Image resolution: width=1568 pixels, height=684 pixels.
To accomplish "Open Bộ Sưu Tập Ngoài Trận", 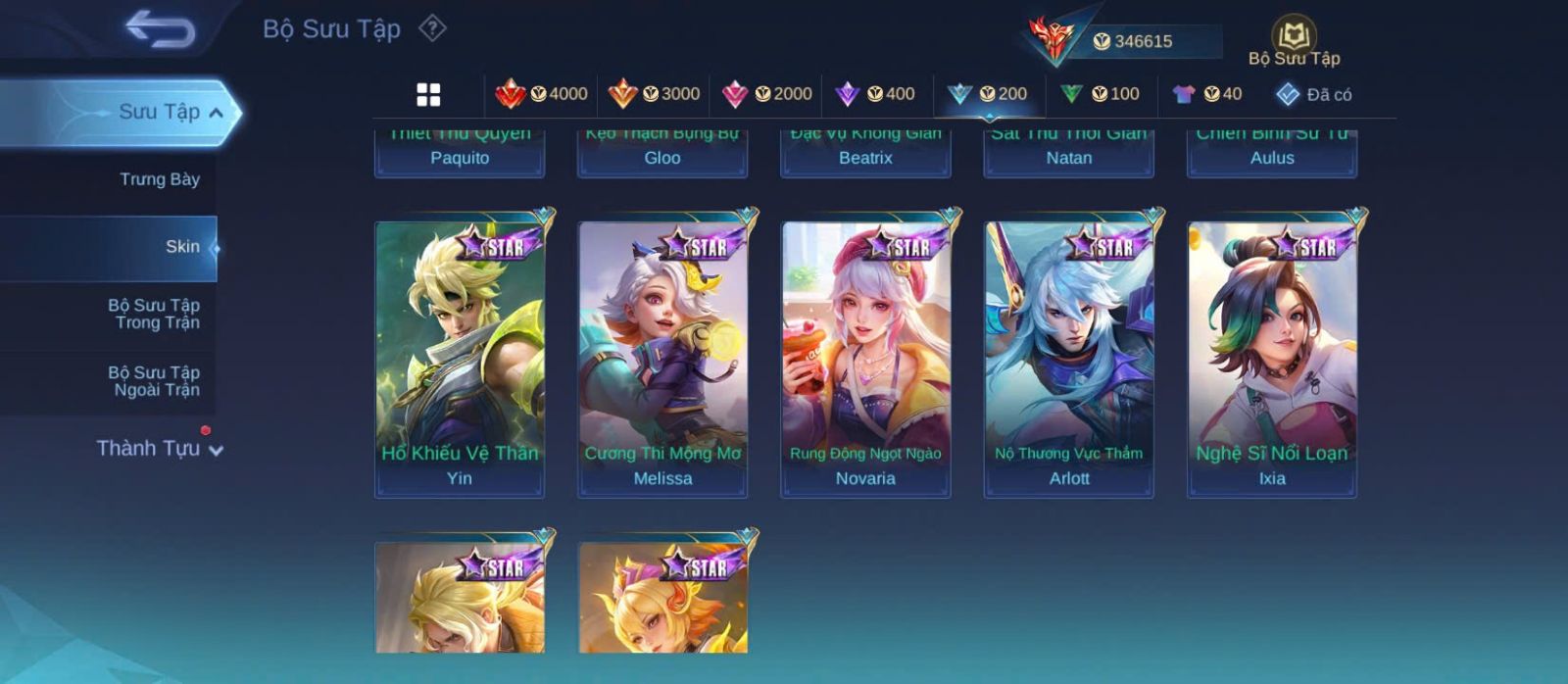I will pos(154,381).
